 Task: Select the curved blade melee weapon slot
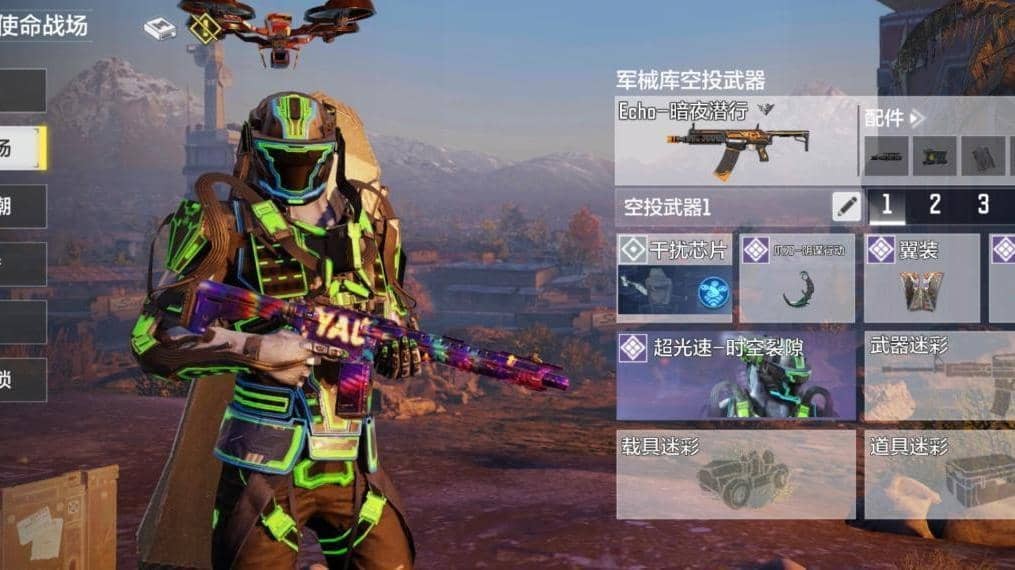797,278
